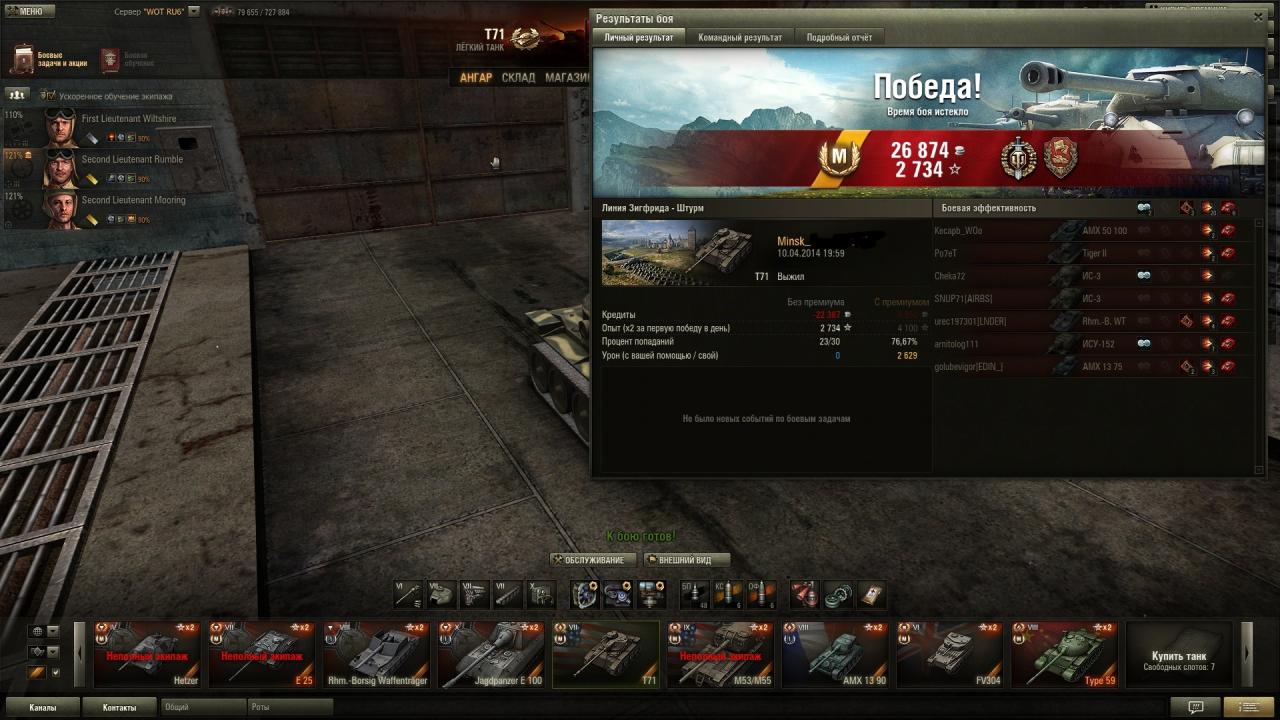Open the Меню button
This screenshot has width=1280, height=720.
pos(29,12)
